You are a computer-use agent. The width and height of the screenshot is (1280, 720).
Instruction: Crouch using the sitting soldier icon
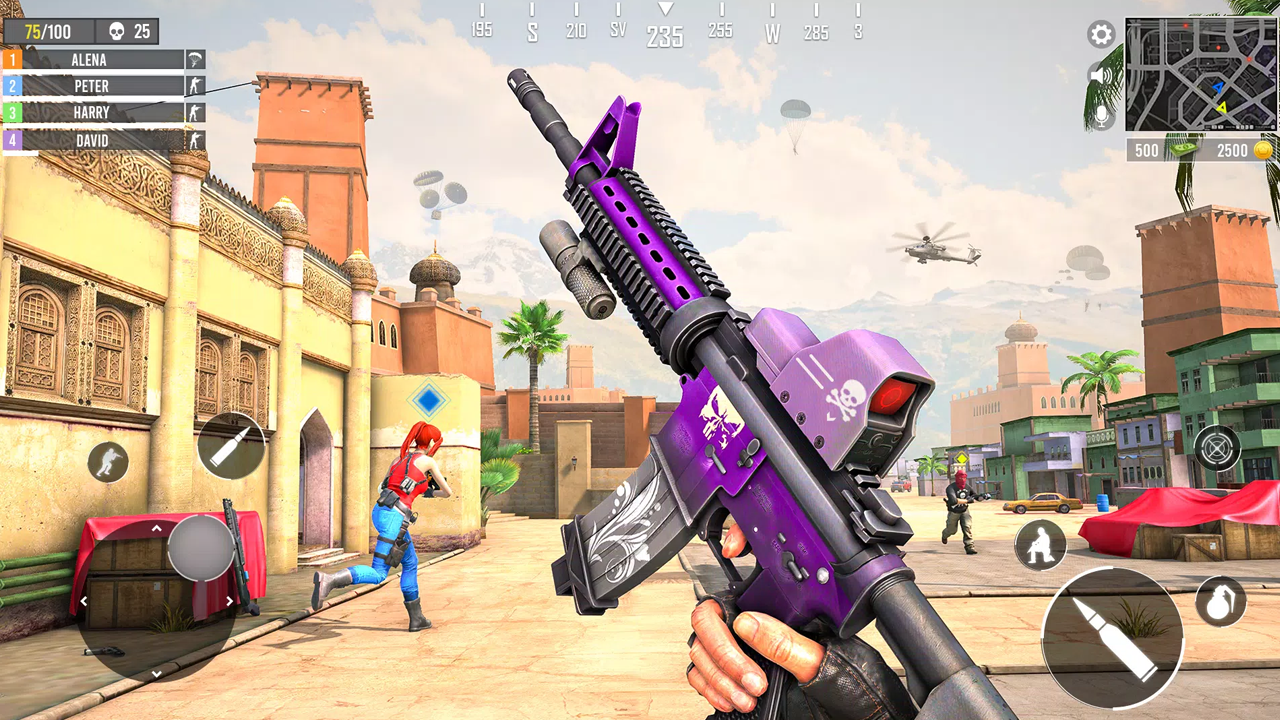(x=1040, y=543)
